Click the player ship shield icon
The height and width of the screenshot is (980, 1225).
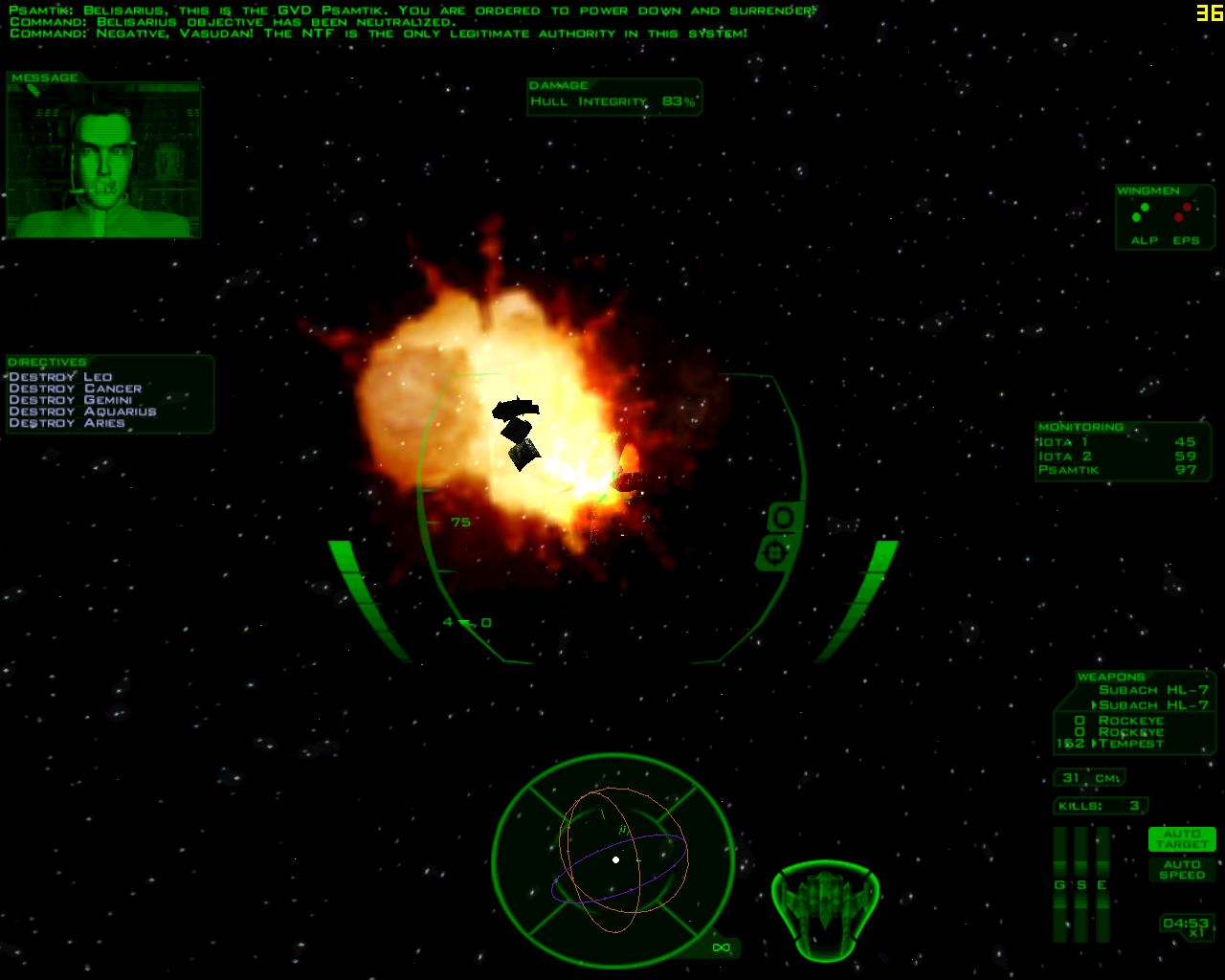coord(825,910)
